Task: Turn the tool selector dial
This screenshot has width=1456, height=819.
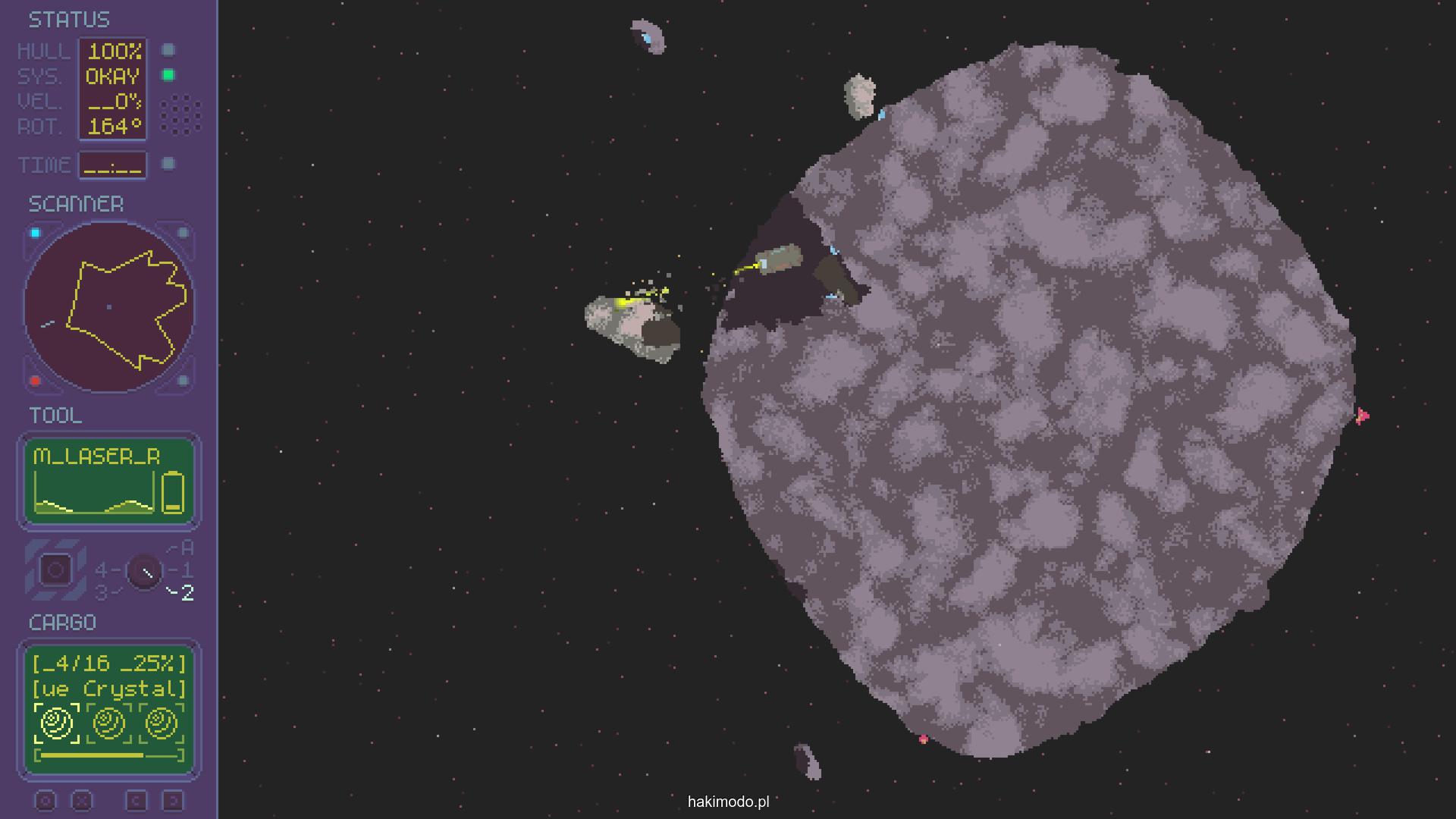Action: (144, 572)
